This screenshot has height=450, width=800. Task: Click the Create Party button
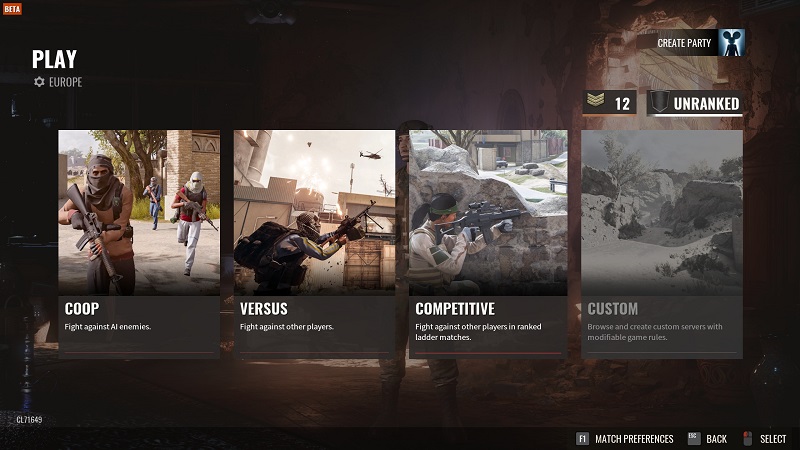click(683, 43)
